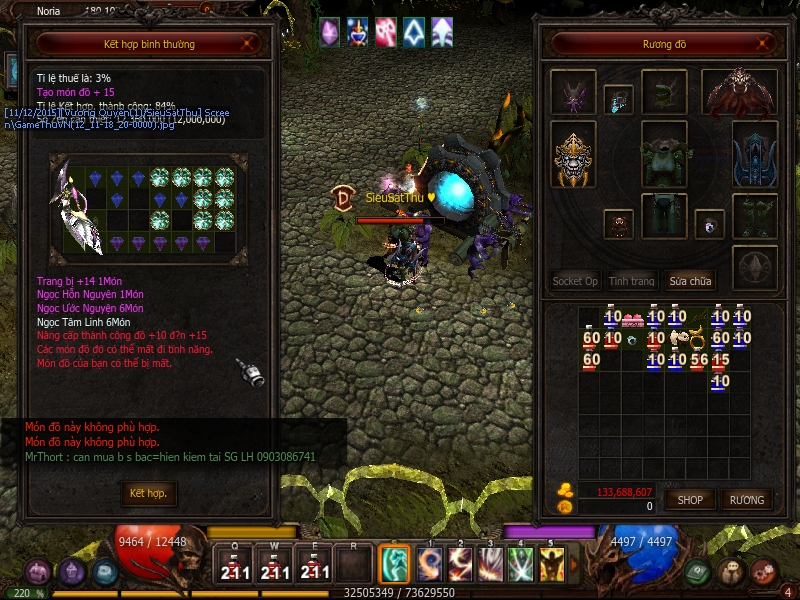Use the potion in the W slot
Viewport: 800px width, 600px height.
[274, 567]
